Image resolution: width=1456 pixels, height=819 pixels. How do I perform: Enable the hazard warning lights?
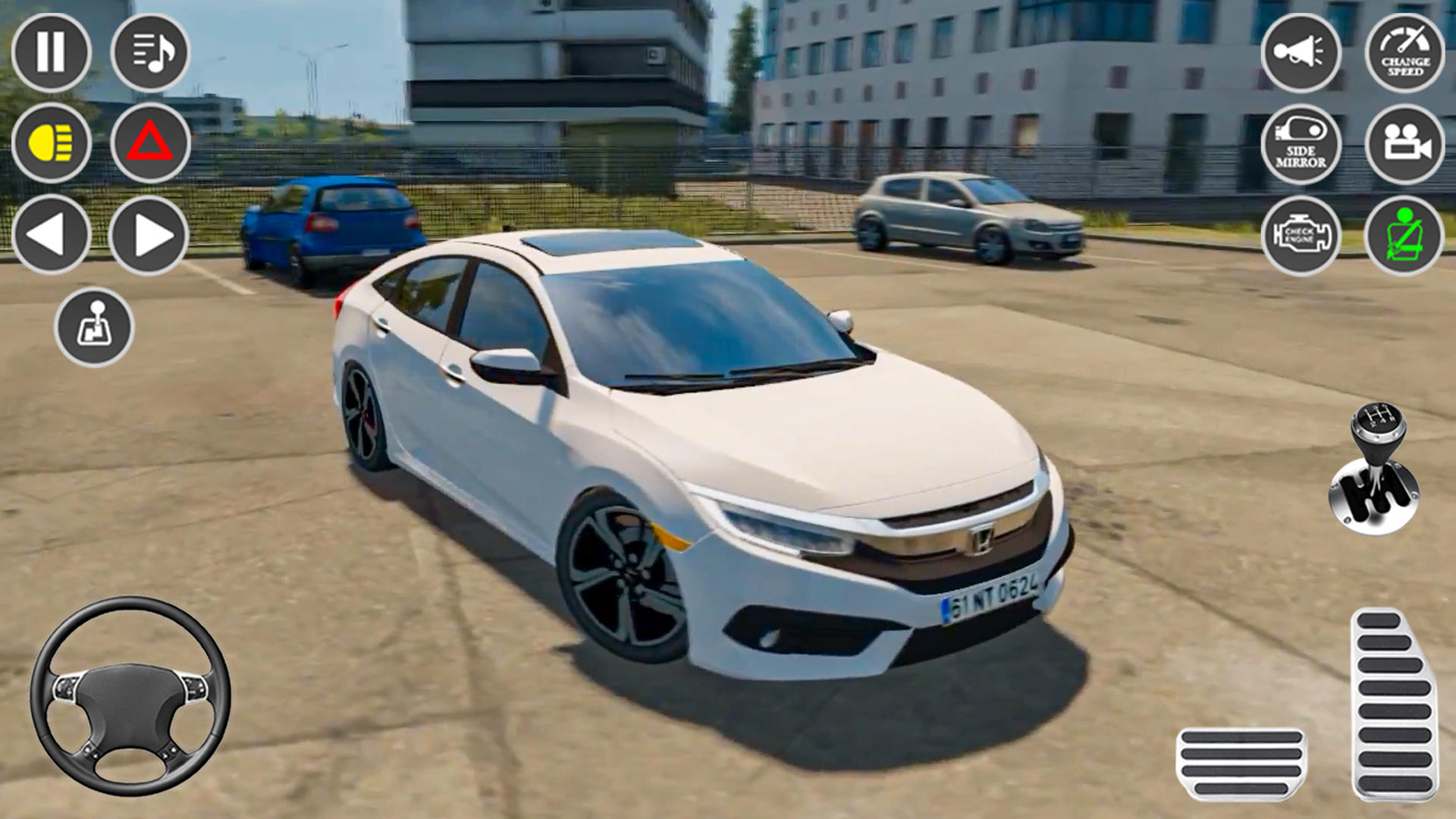click(x=151, y=144)
